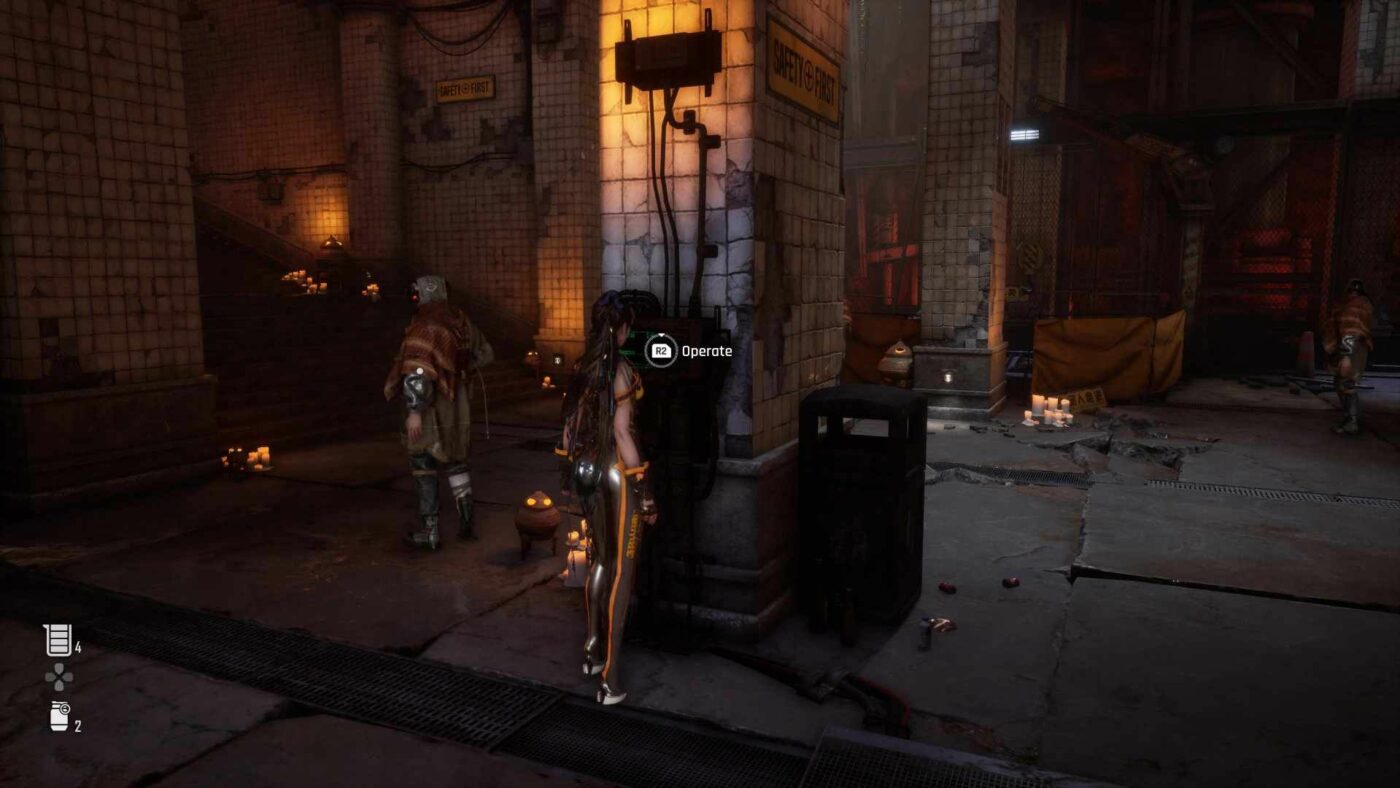Select the grenade canister item
Screen dimensions: 1400x788
tap(60, 716)
